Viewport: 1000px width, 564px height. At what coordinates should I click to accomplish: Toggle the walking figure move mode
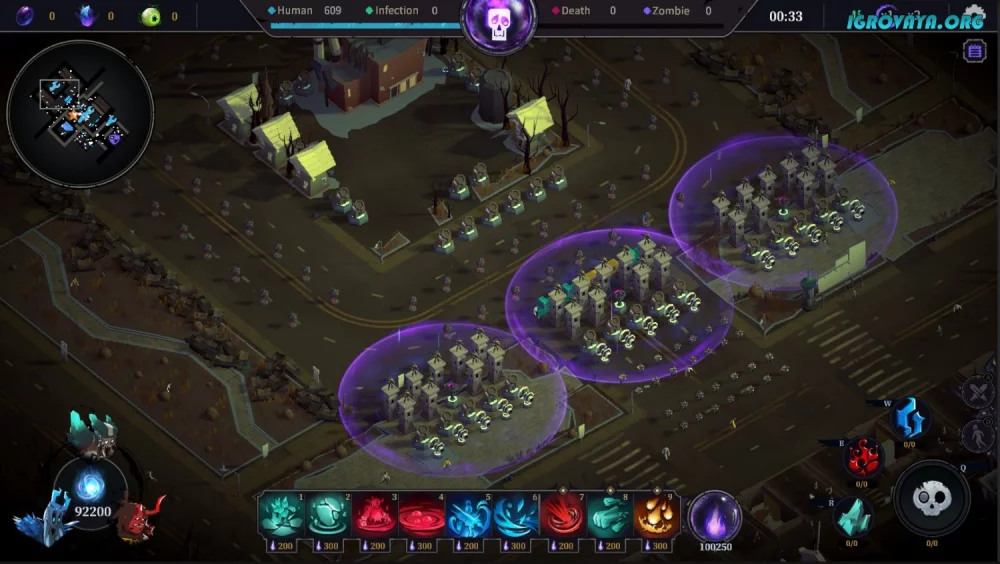(977, 435)
